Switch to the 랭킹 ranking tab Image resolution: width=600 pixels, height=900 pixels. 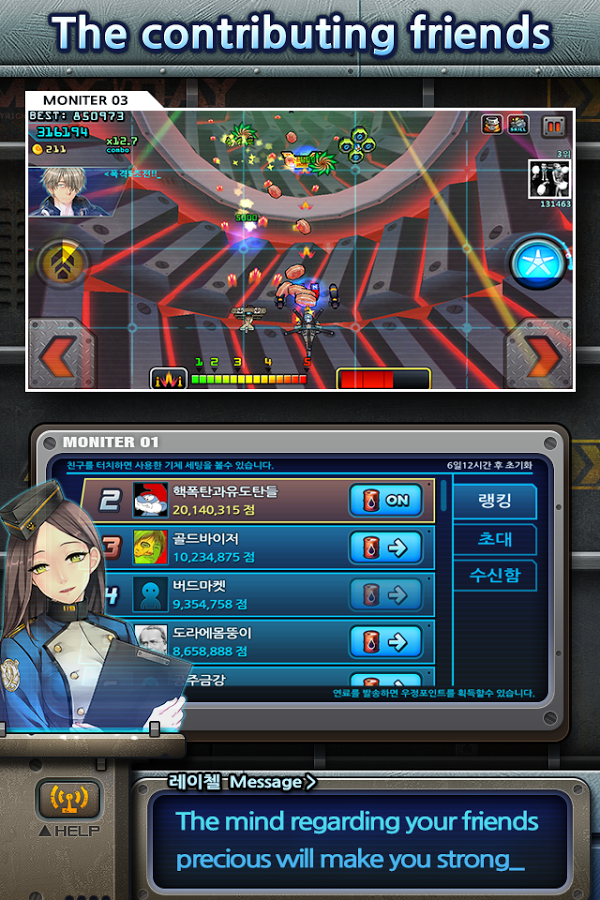pos(495,502)
